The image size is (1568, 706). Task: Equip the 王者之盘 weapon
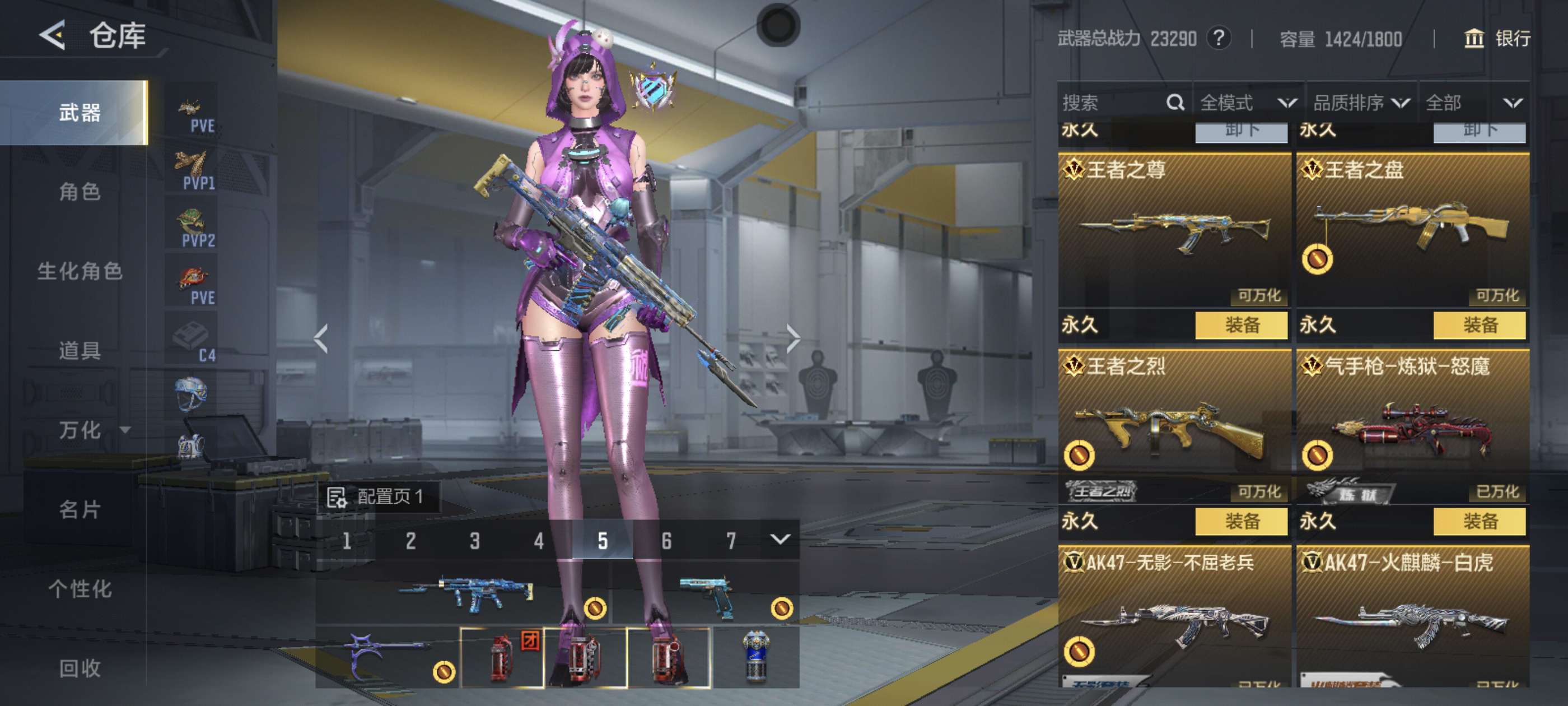point(1479,324)
